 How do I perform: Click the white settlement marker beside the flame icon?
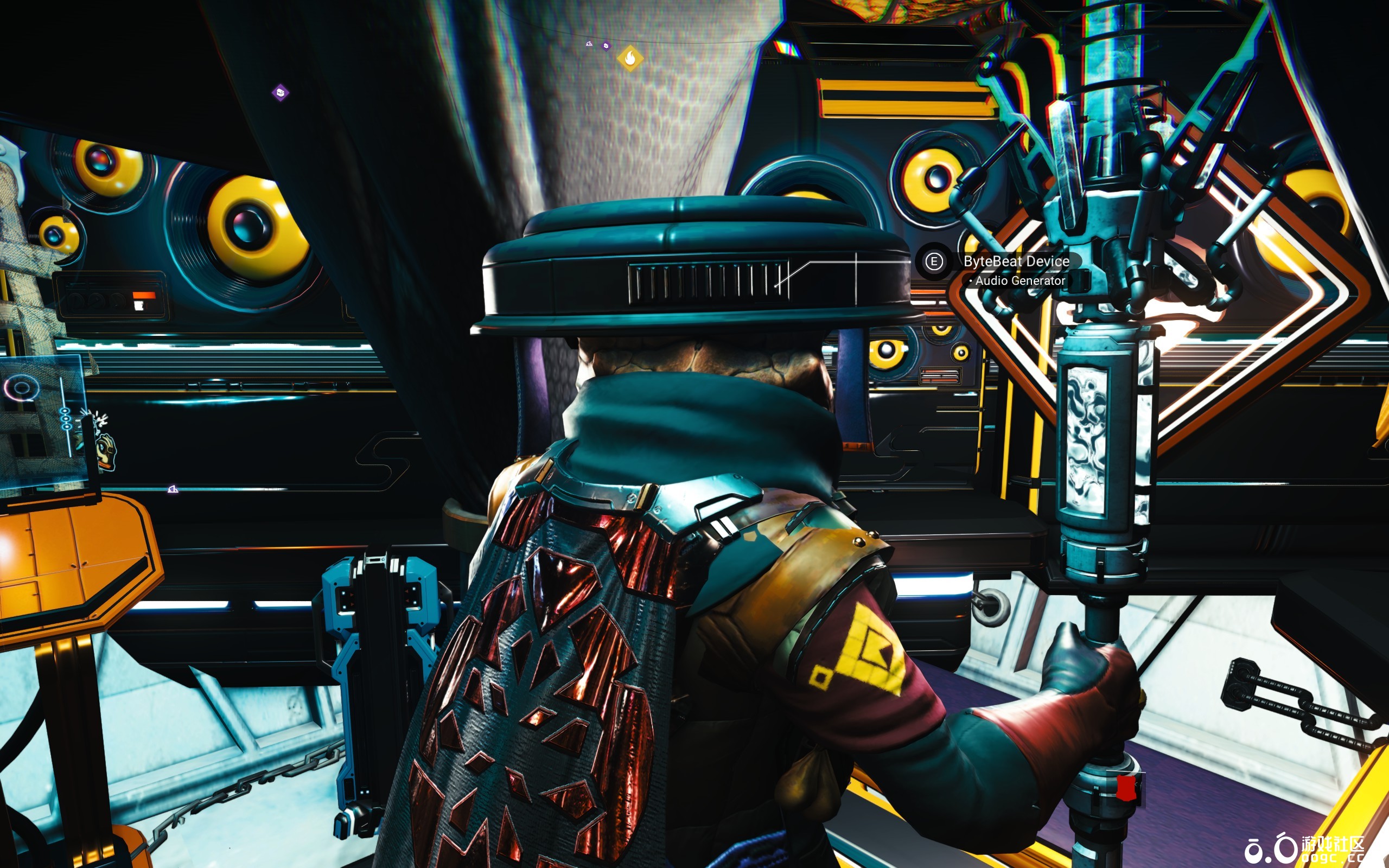(x=589, y=44)
